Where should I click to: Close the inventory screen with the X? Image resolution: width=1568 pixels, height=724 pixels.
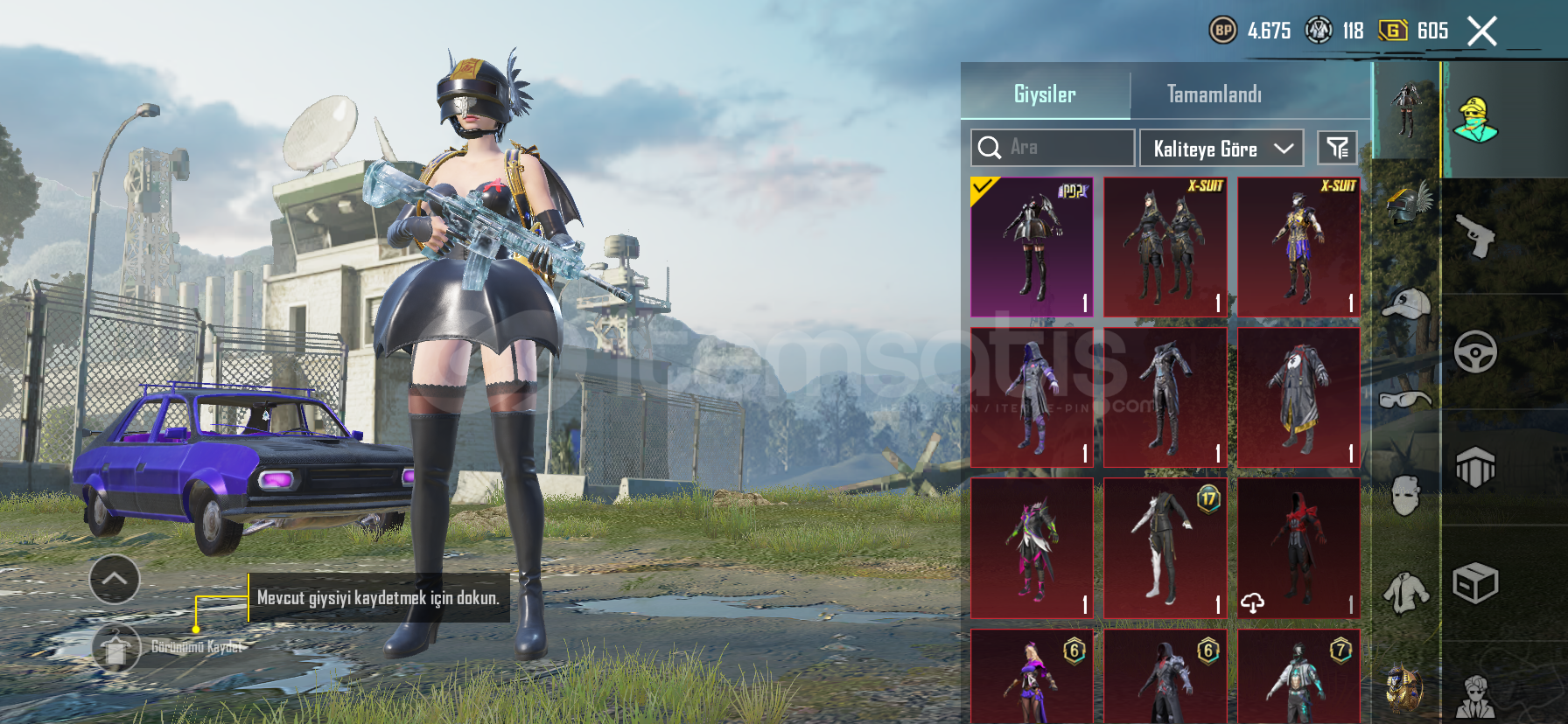[x=1481, y=31]
